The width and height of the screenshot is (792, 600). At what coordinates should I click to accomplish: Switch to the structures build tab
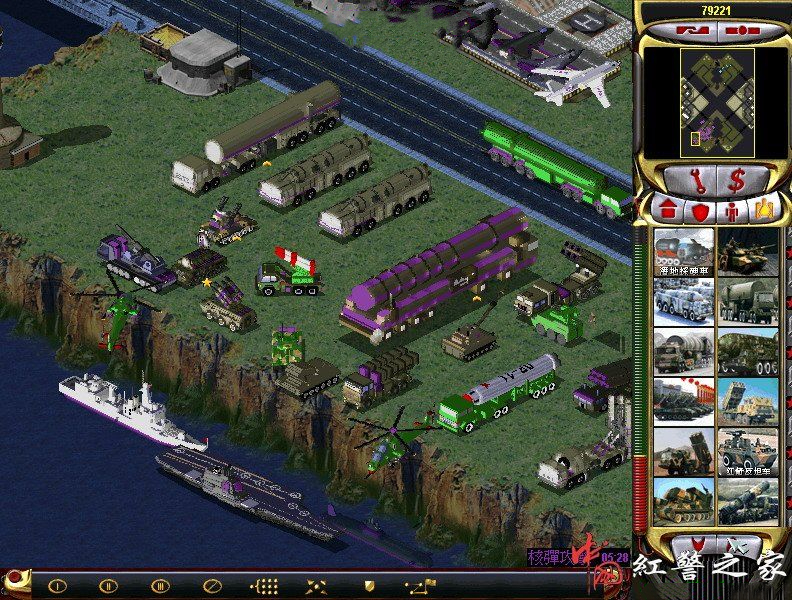point(667,211)
